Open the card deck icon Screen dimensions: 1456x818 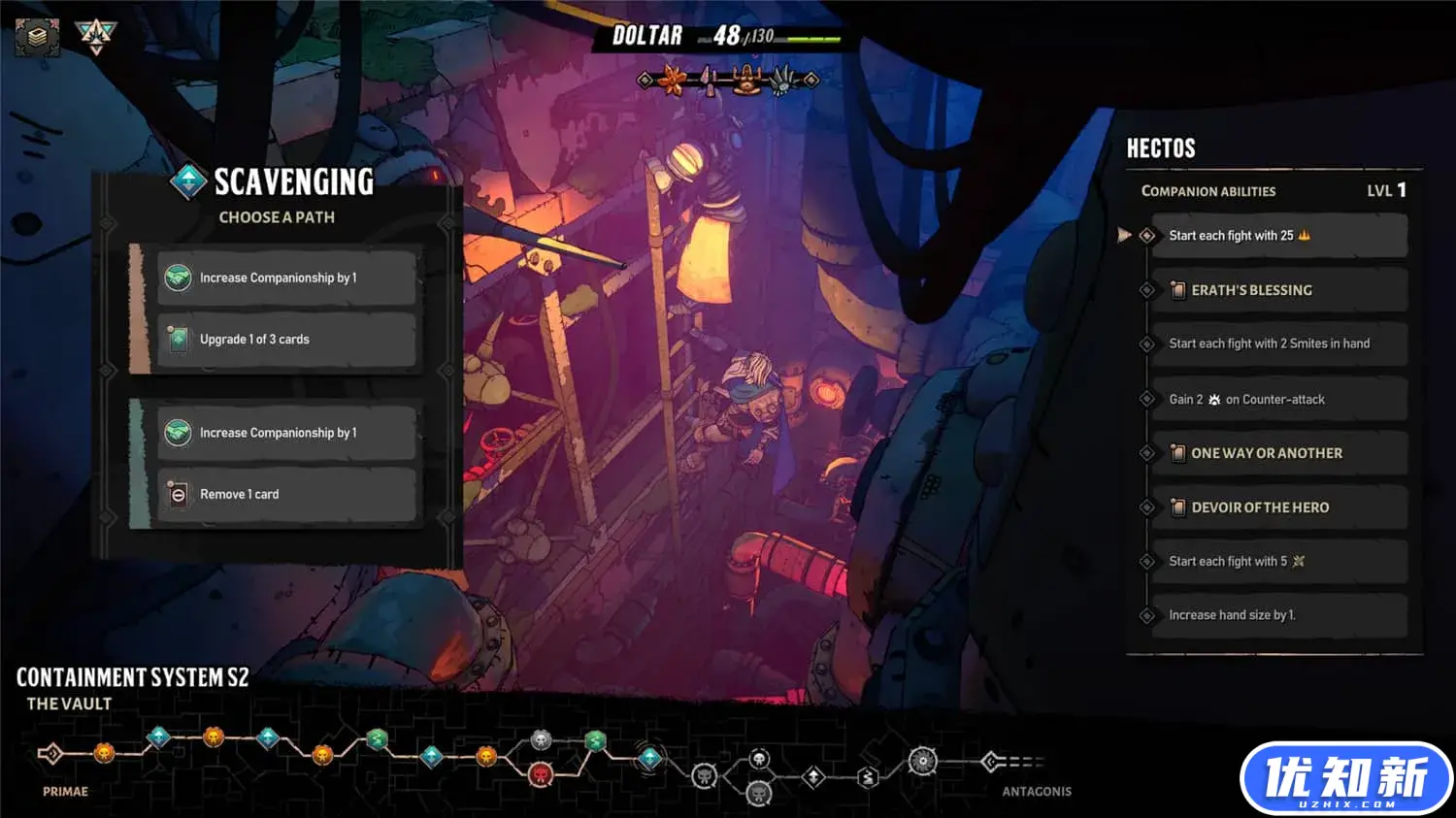37,37
